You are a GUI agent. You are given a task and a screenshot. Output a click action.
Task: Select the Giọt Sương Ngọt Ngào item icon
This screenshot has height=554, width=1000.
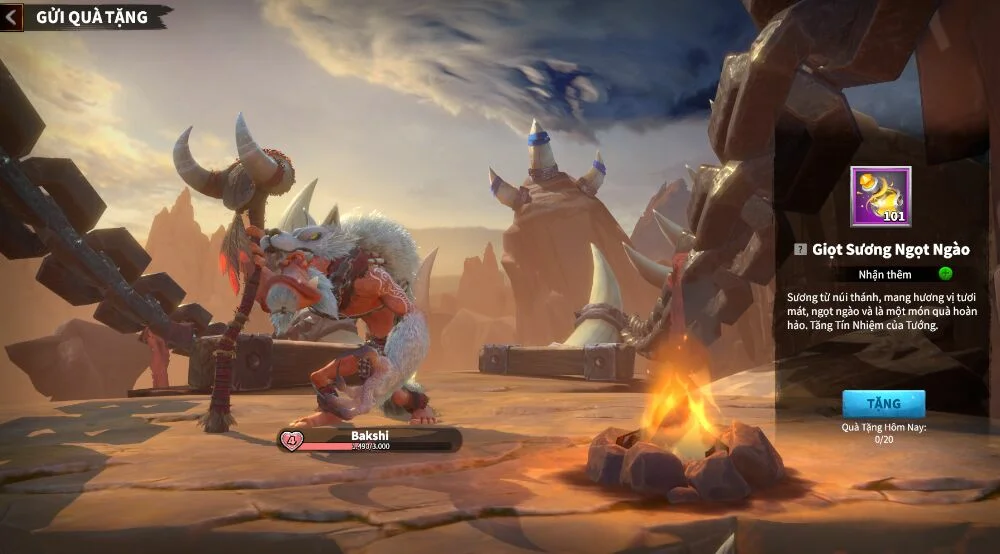tap(880, 197)
